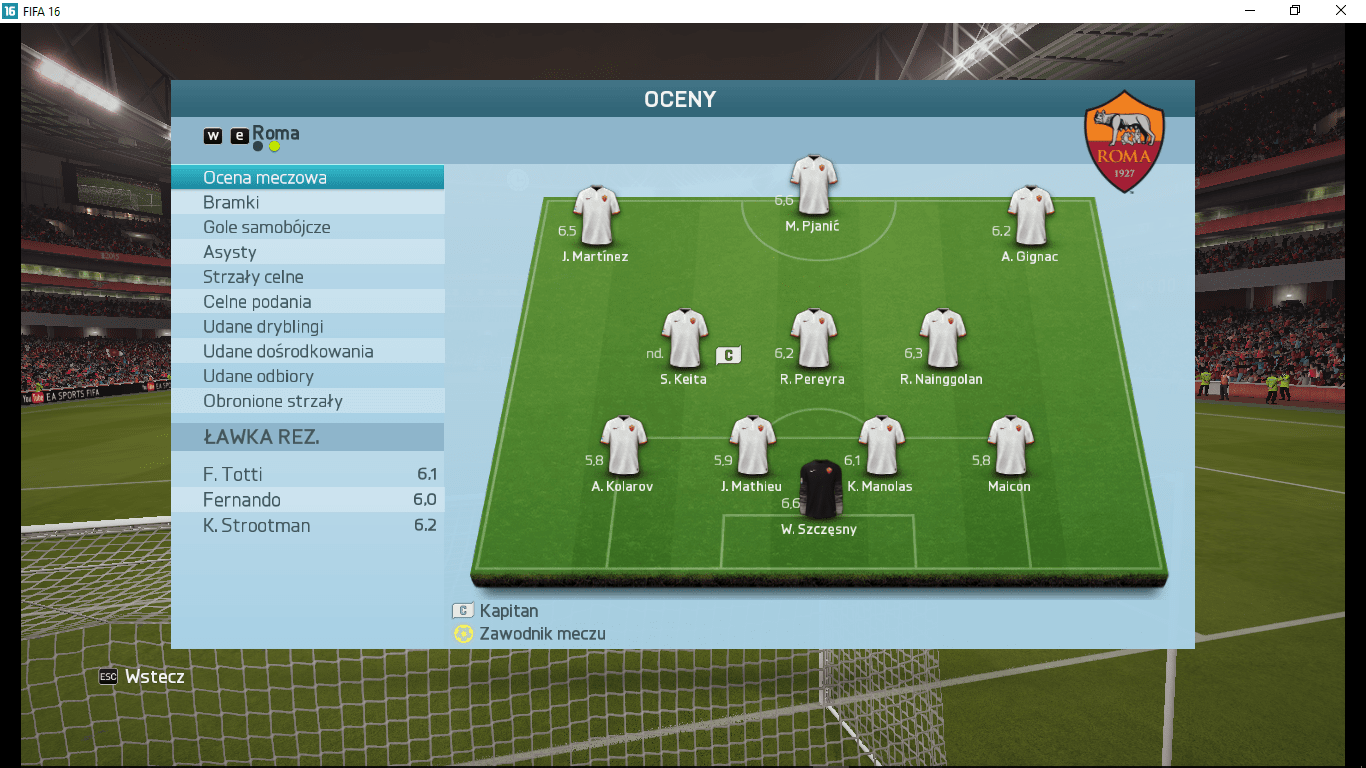Viewport: 1366px width, 768px height.
Task: Select substitute F. Totti row
Action: click(x=307, y=474)
